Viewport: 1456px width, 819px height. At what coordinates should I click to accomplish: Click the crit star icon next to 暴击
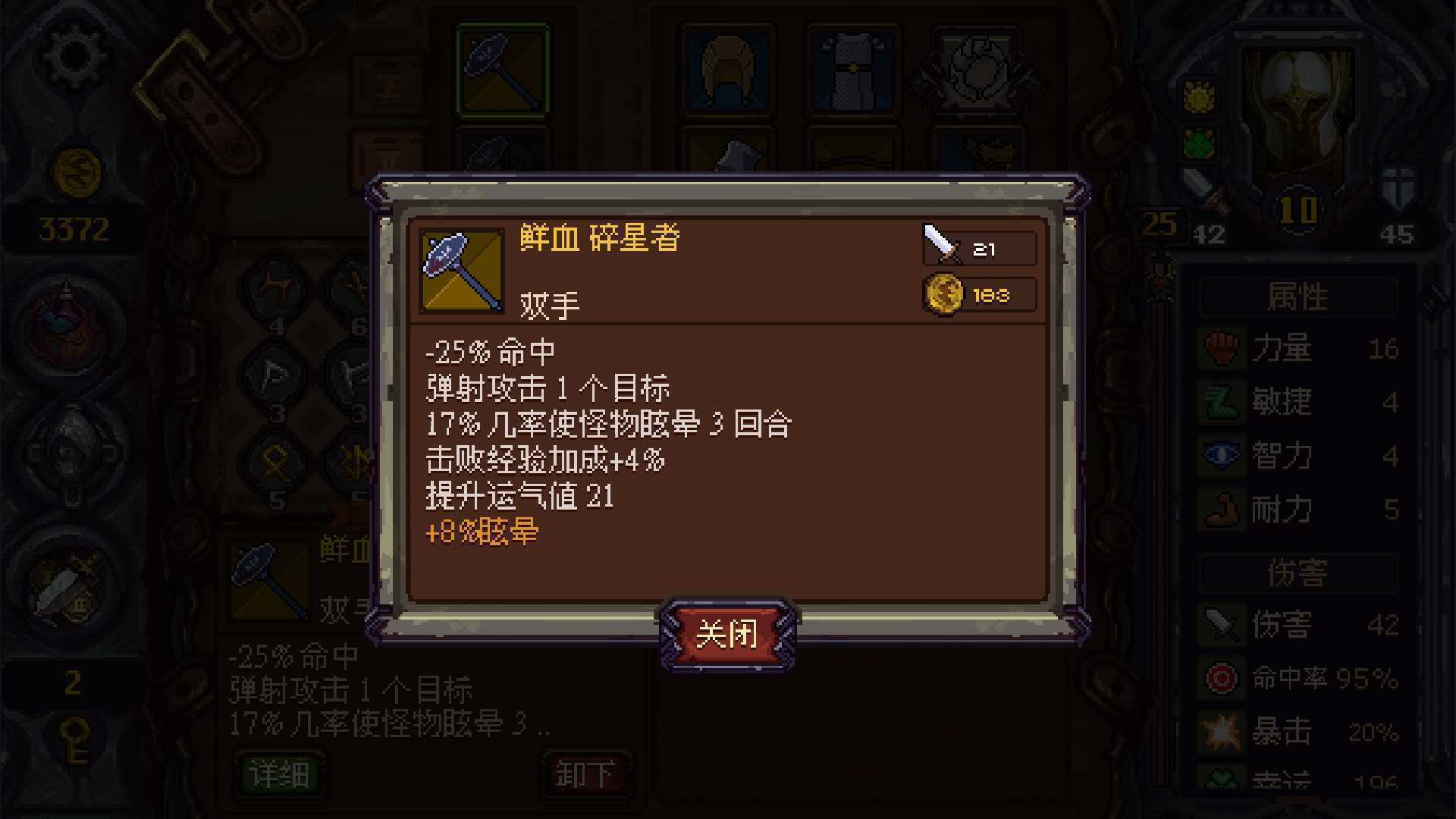(1222, 730)
